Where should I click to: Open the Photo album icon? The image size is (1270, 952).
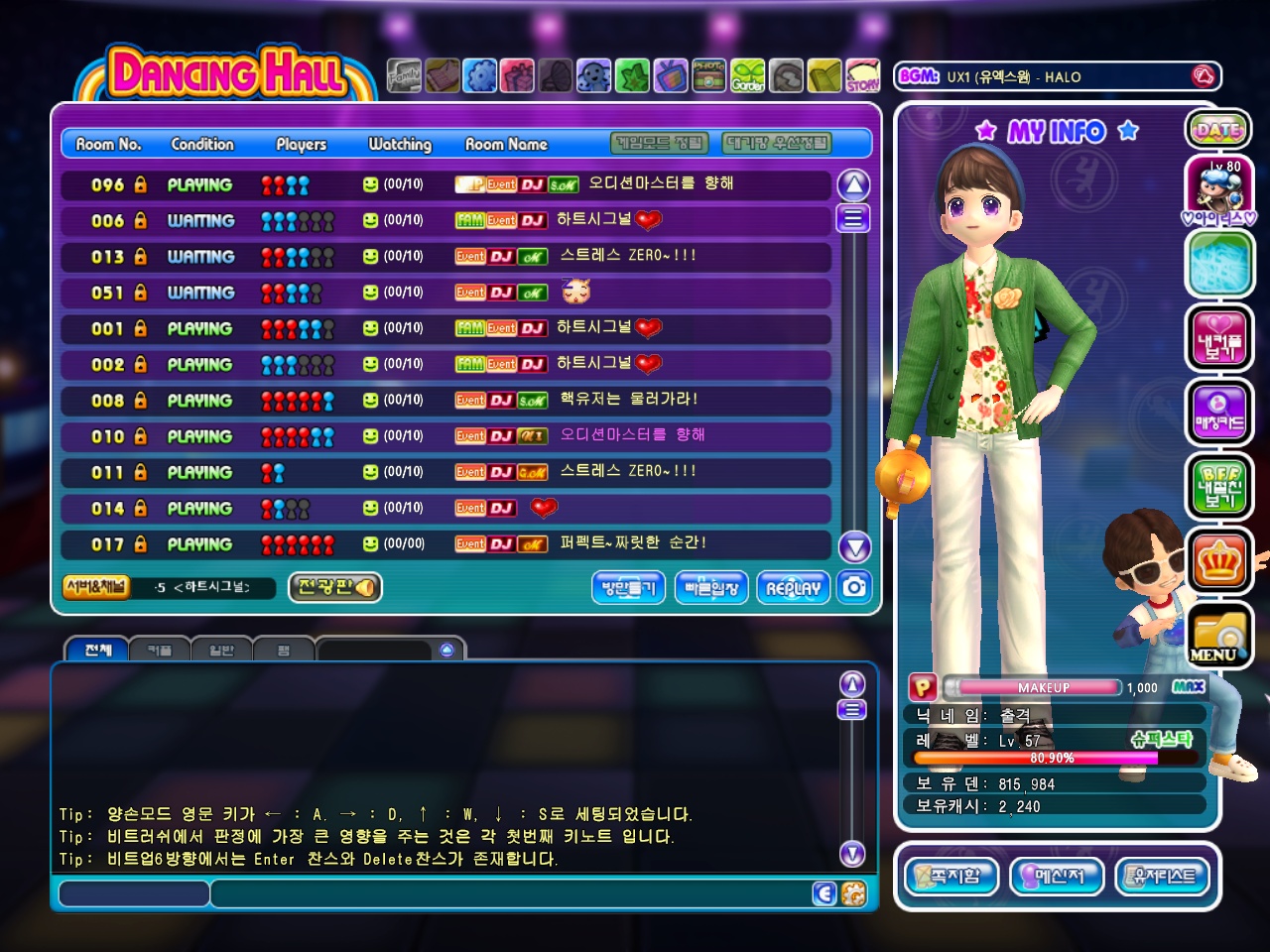pyautogui.click(x=708, y=75)
